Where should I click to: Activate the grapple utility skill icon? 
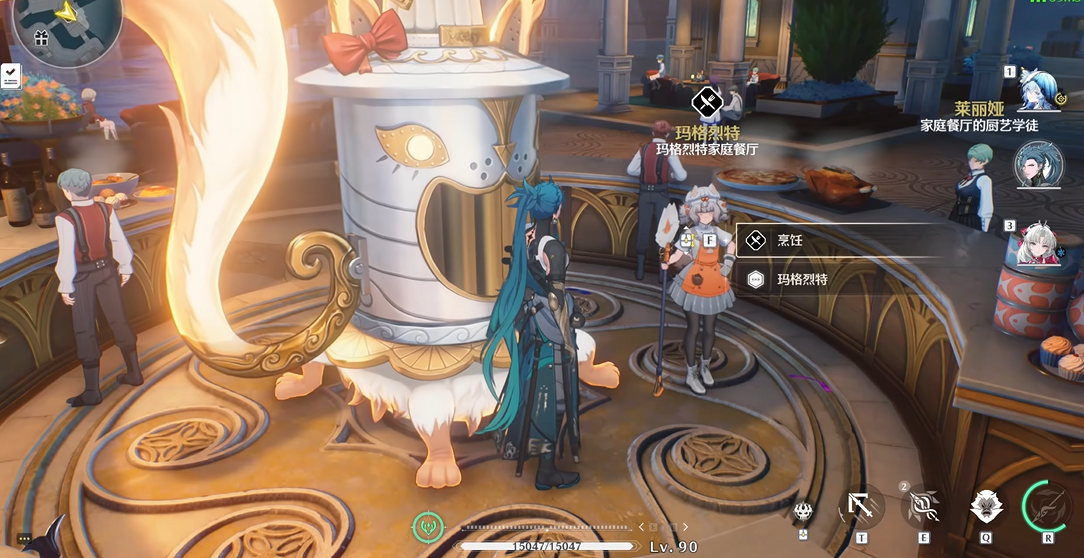click(861, 509)
